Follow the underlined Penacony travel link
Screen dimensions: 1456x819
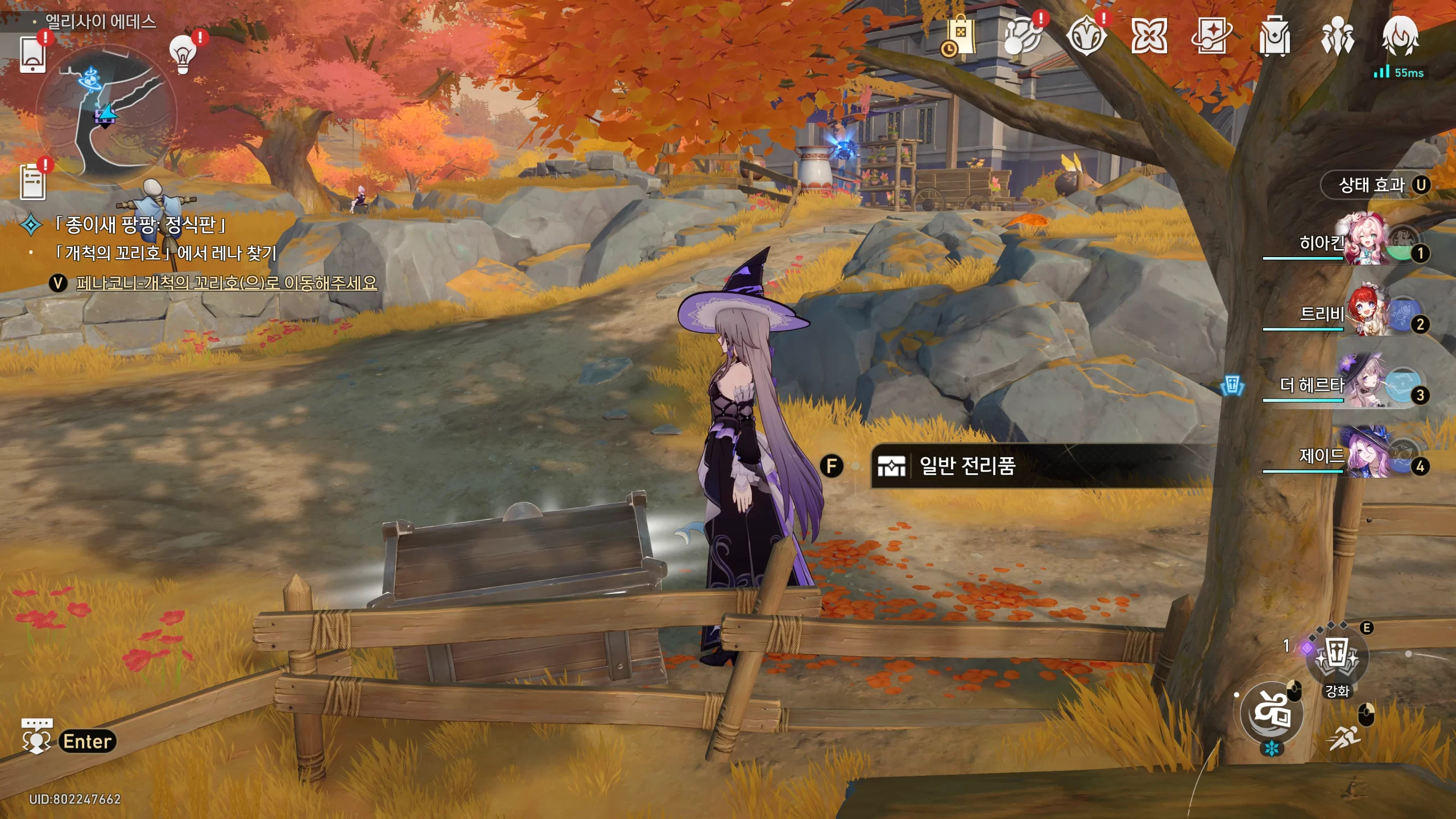pyautogui.click(x=226, y=283)
